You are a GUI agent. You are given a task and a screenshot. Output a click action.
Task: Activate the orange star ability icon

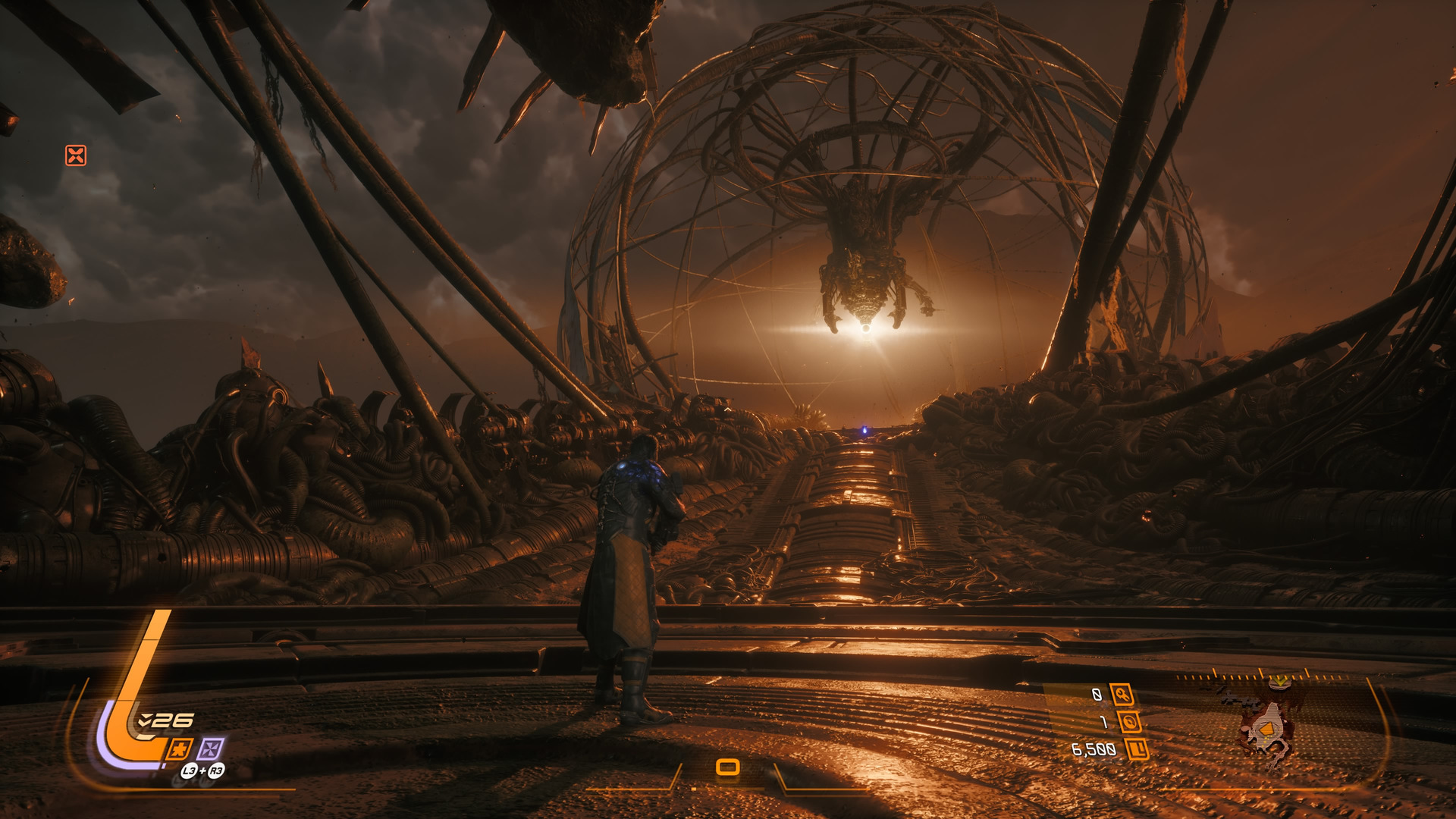click(179, 749)
